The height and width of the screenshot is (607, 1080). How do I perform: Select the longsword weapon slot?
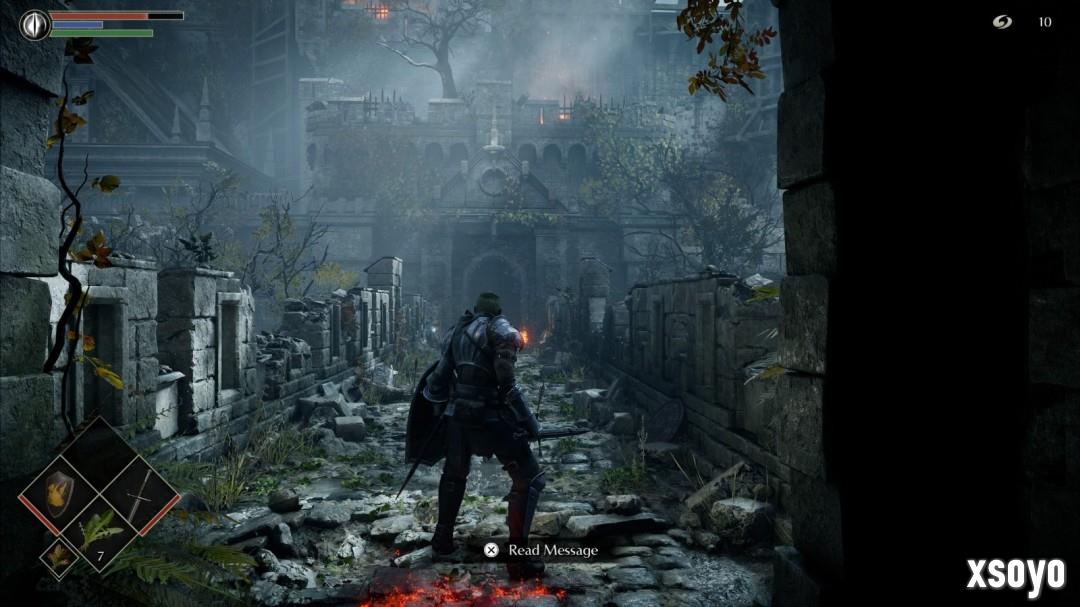pyautogui.click(x=138, y=494)
